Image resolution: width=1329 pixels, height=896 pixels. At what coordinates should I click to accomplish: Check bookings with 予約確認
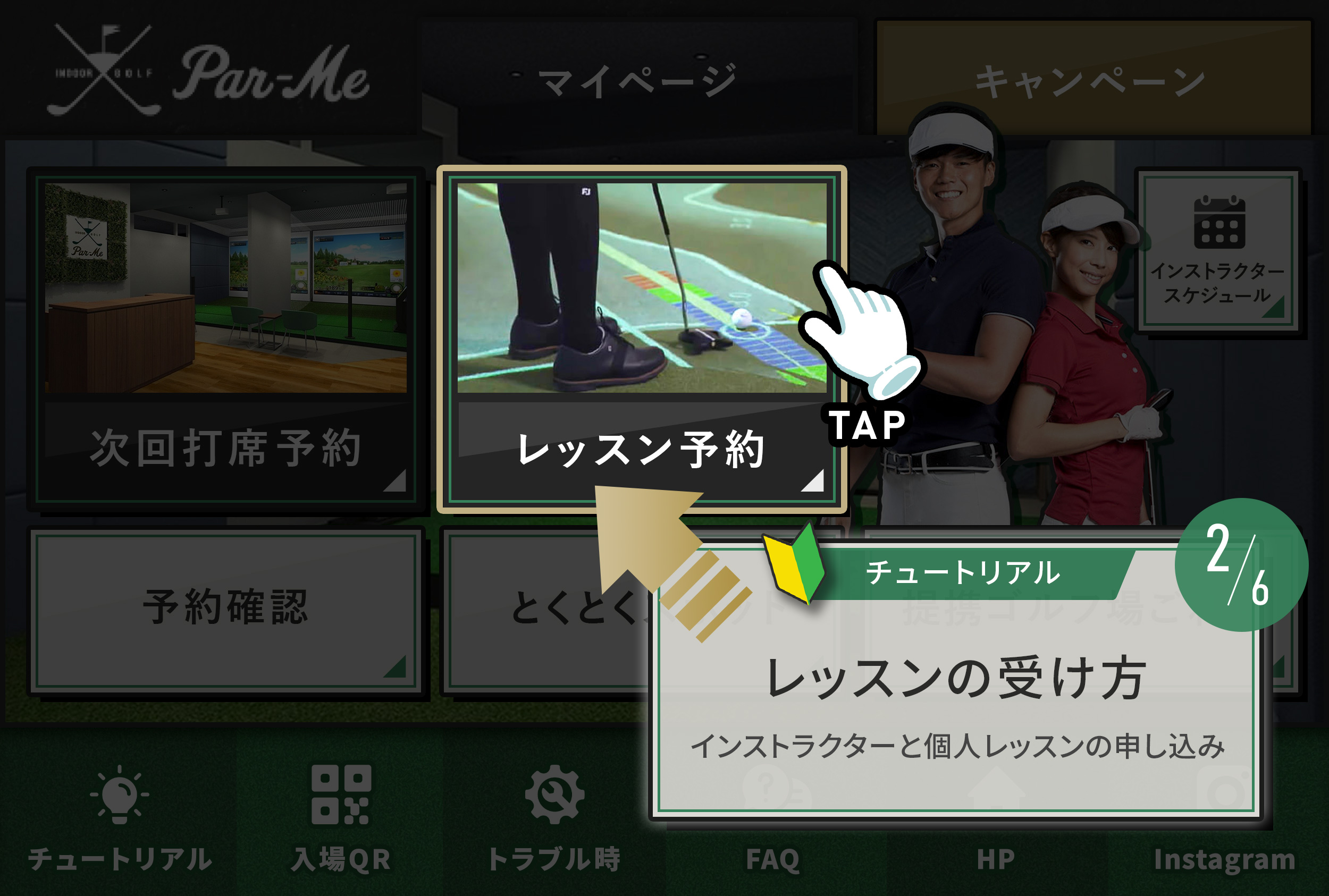[x=226, y=609]
